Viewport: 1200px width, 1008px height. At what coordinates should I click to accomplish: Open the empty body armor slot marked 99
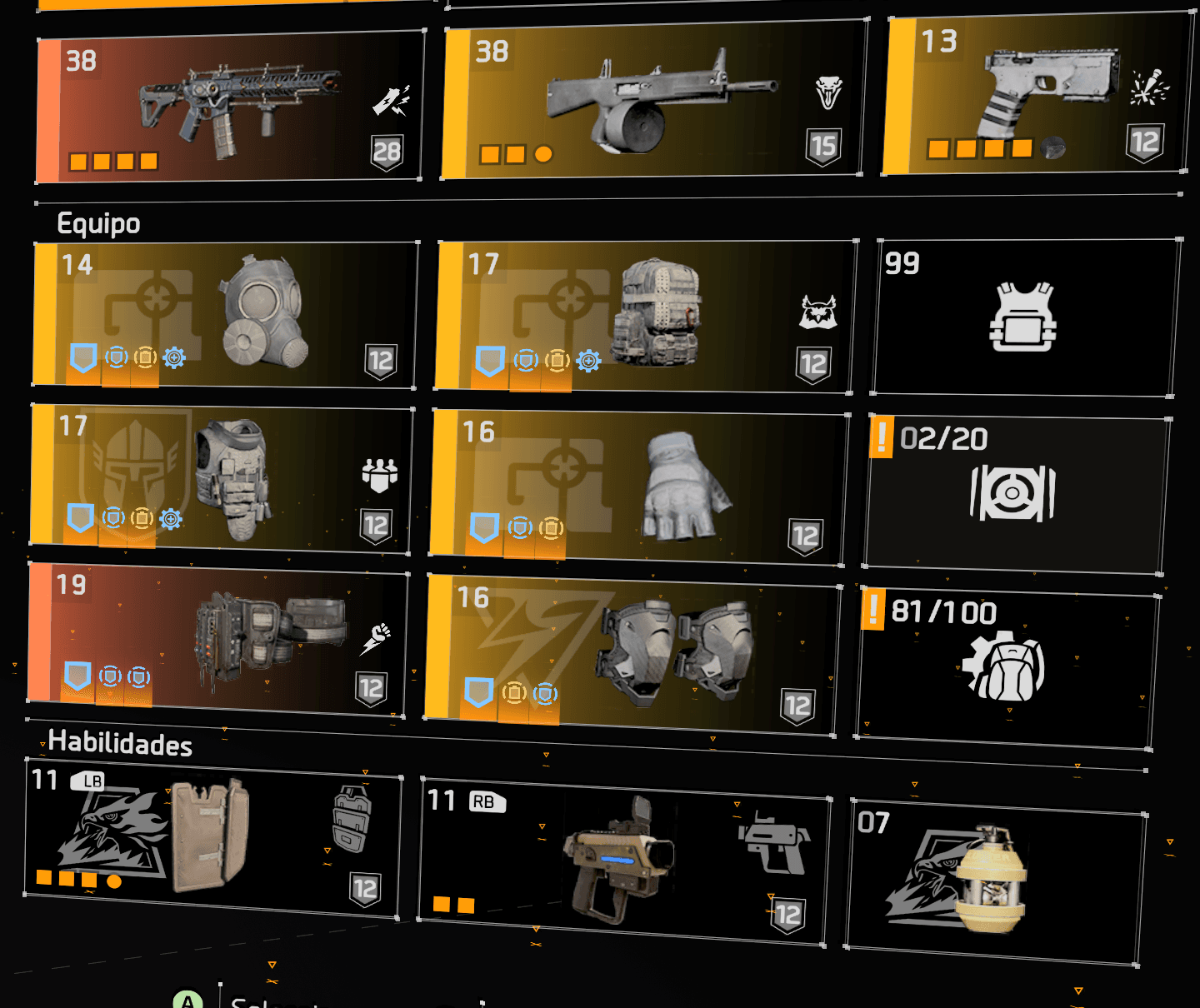tap(1025, 317)
